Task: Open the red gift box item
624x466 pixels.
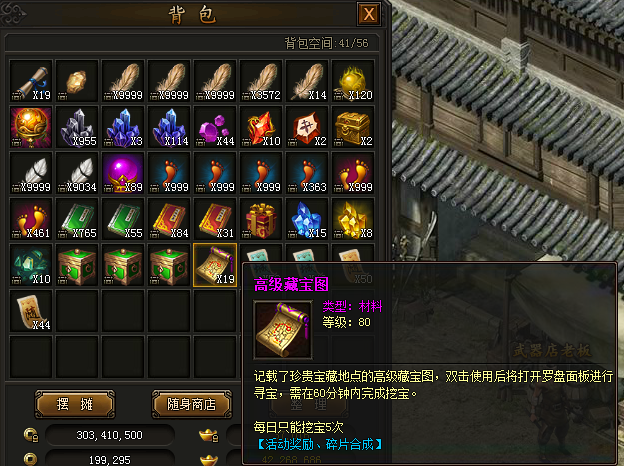Action: tap(261, 218)
